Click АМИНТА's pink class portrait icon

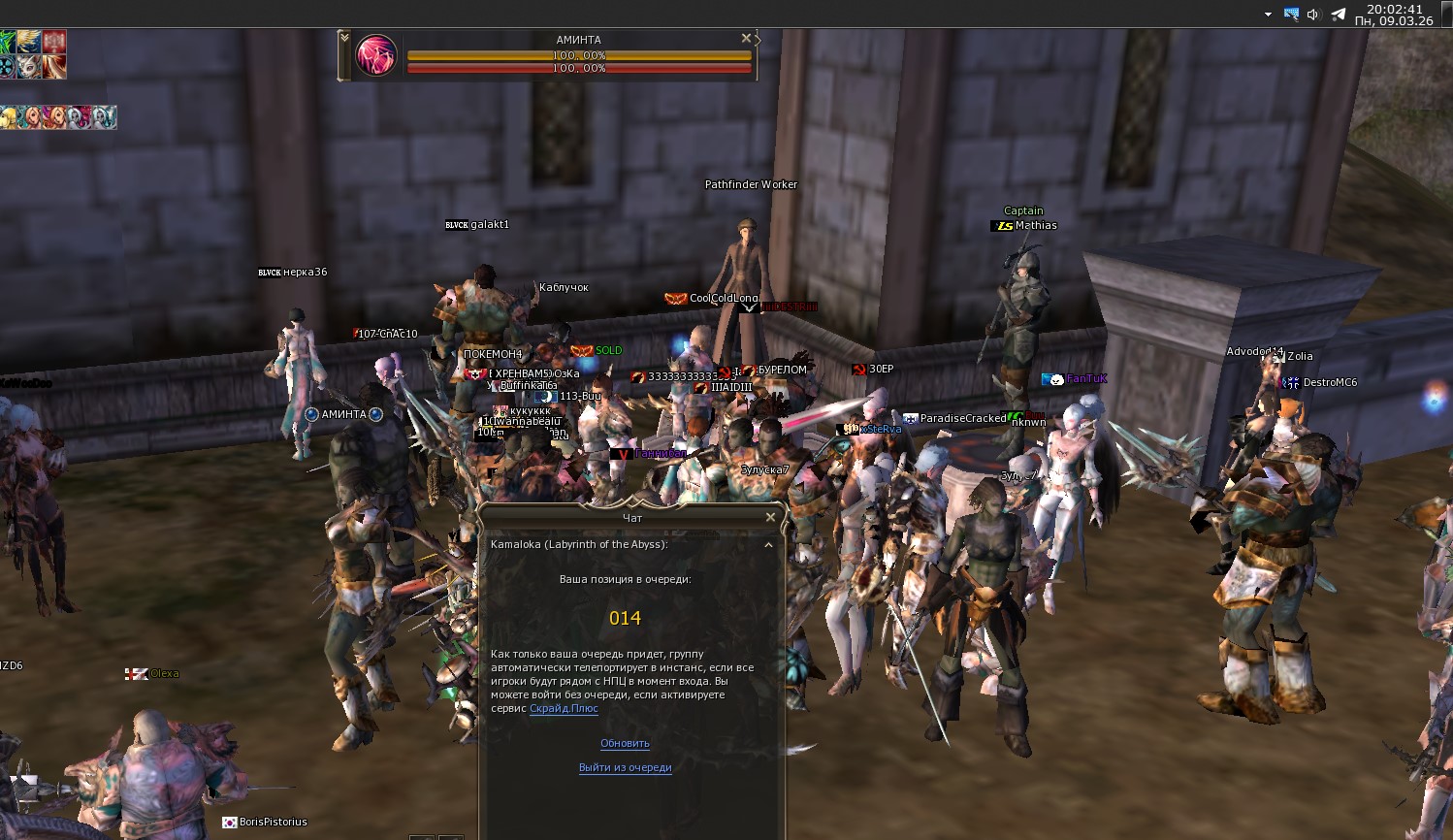tap(376, 55)
